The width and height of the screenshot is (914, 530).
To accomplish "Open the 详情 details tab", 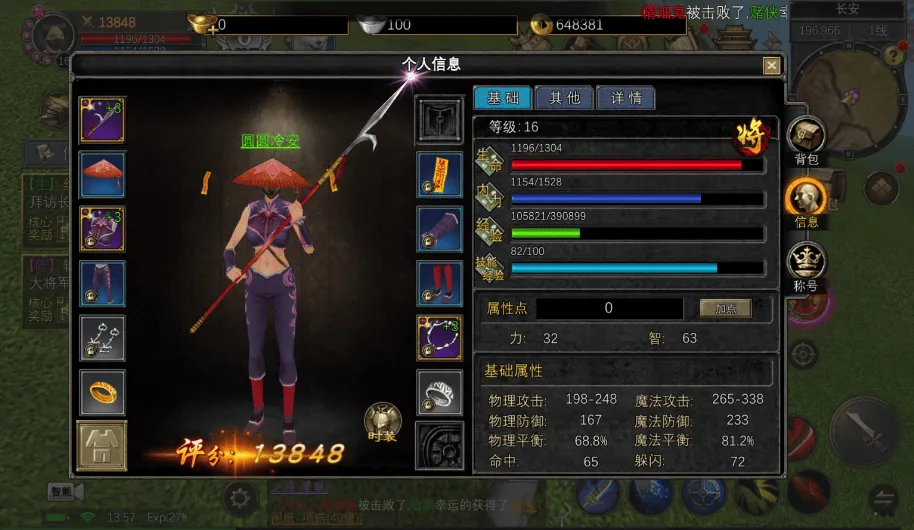I will (626, 98).
